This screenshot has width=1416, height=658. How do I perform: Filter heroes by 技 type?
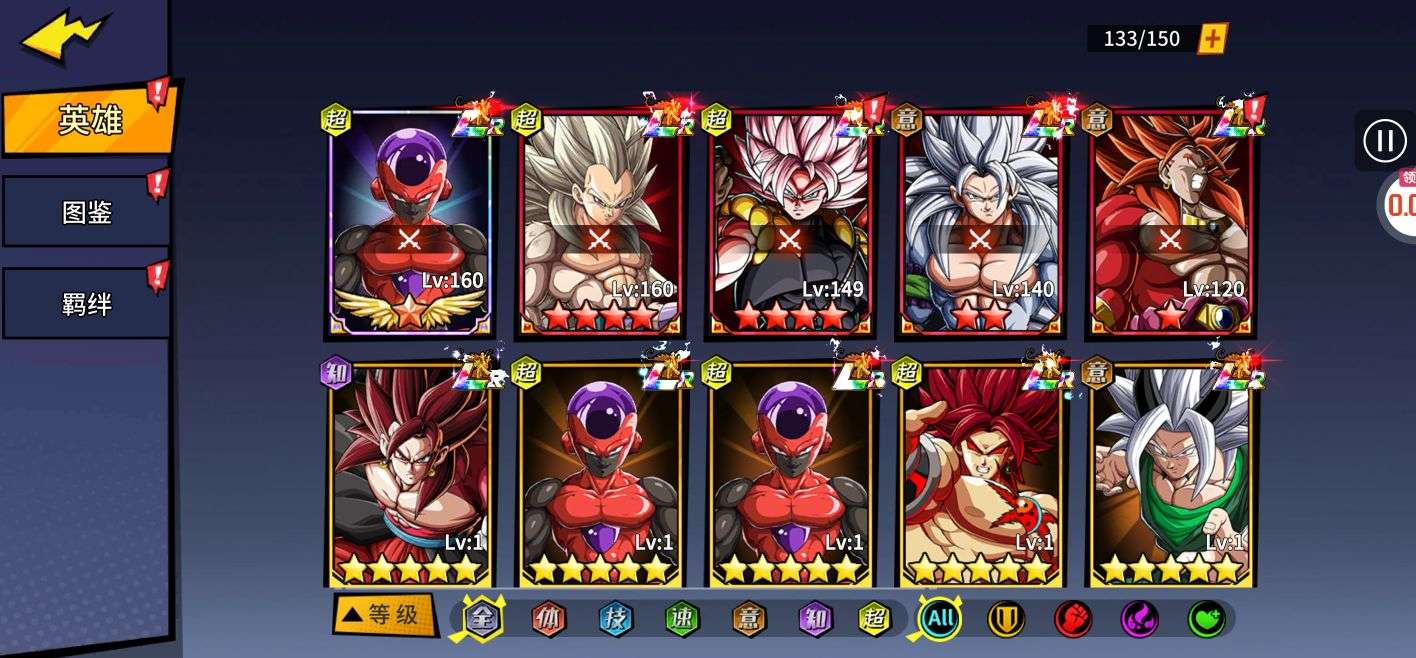[615, 619]
